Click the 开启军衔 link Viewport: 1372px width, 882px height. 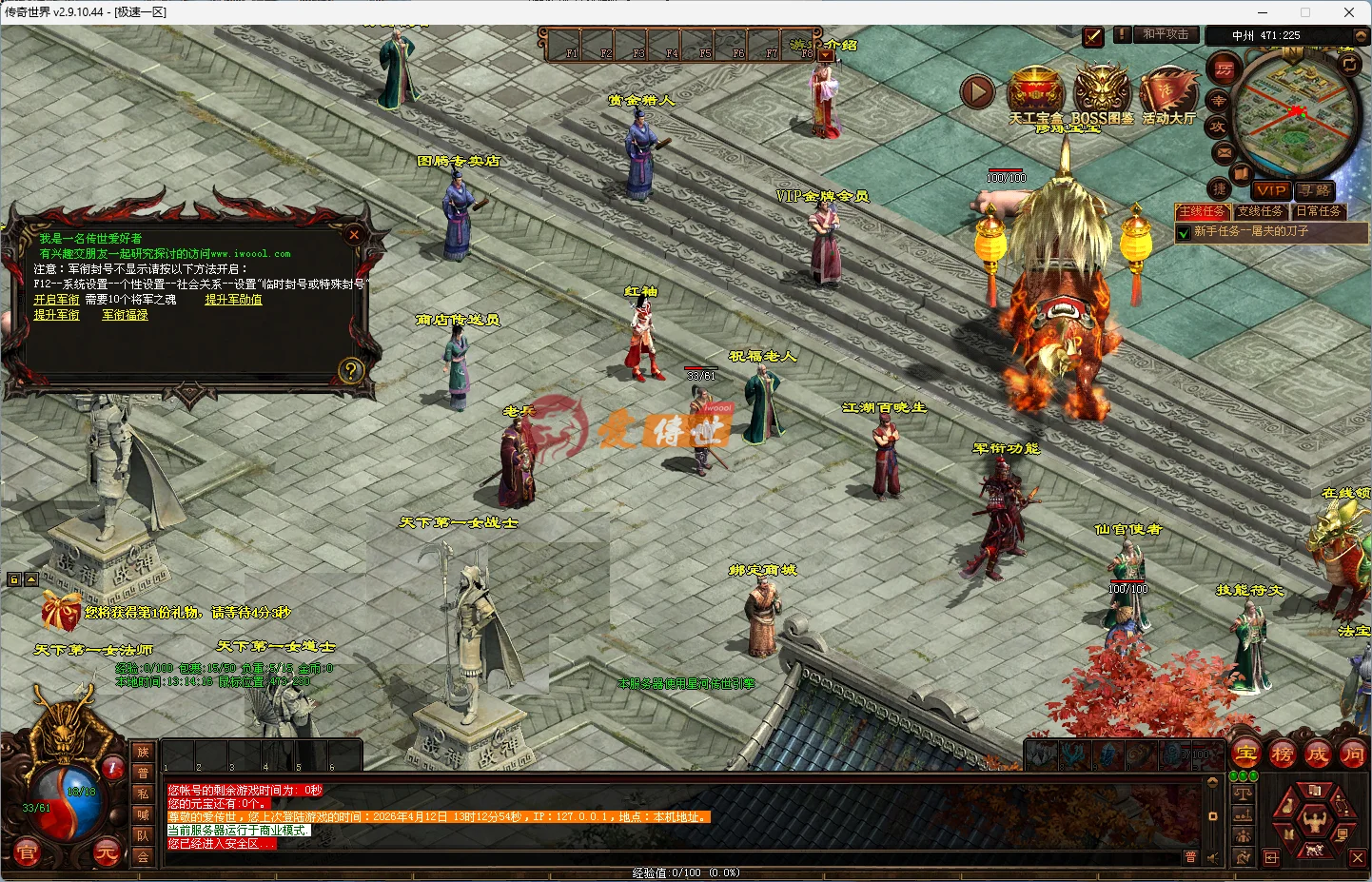pos(57,300)
